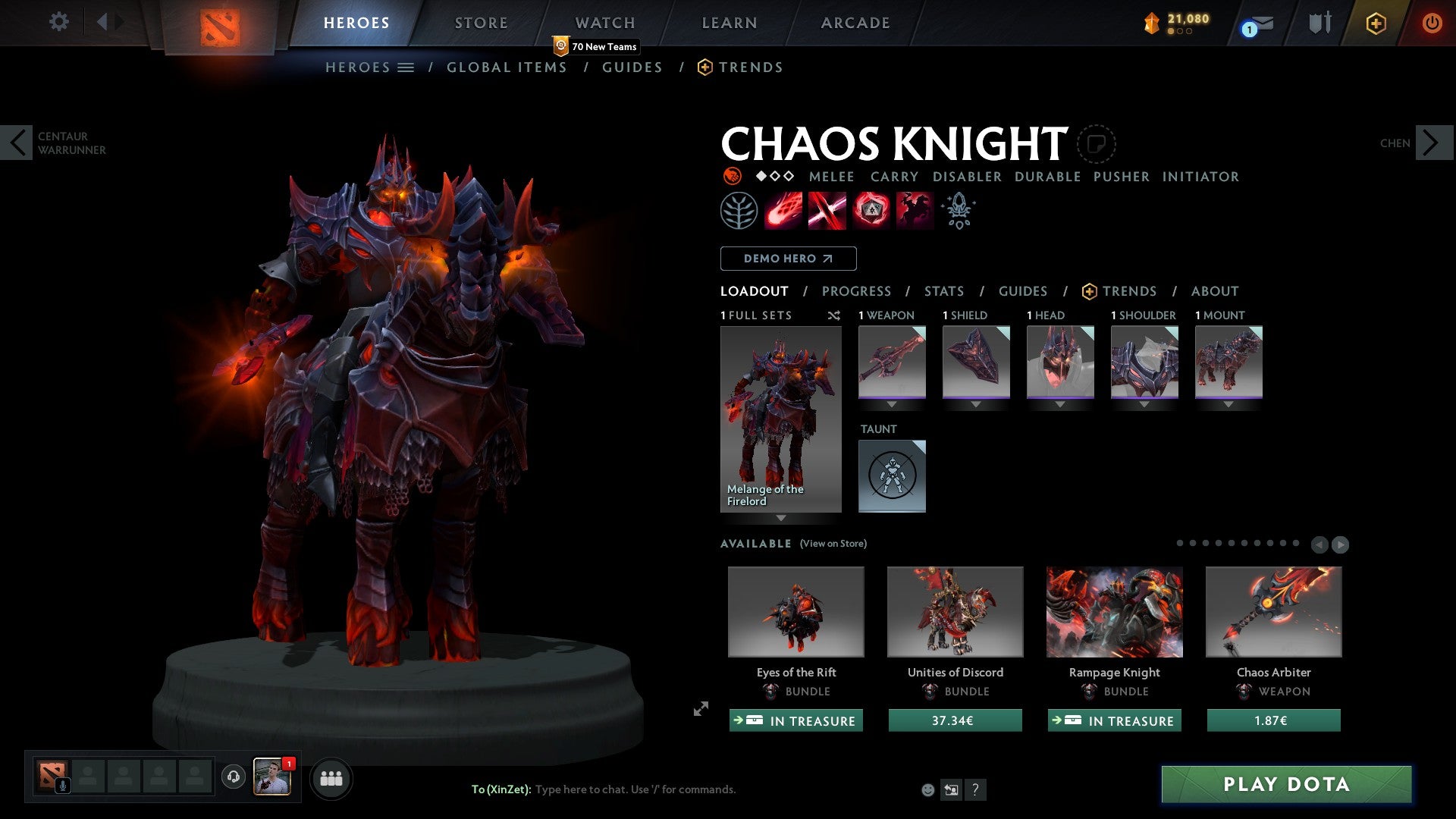Switch to the STATS tab
Viewport: 1456px width, 819px height.
pyautogui.click(x=943, y=291)
